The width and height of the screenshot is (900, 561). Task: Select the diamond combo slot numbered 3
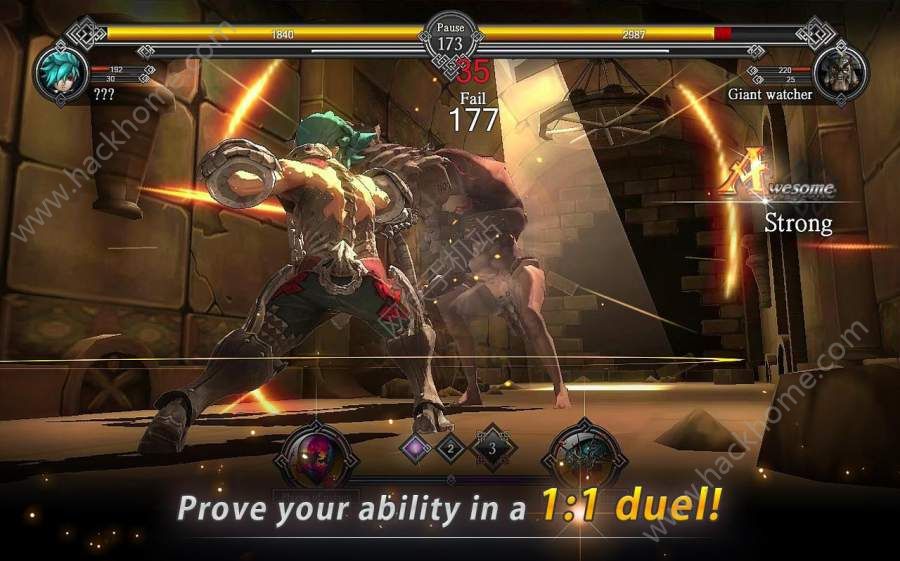(490, 448)
